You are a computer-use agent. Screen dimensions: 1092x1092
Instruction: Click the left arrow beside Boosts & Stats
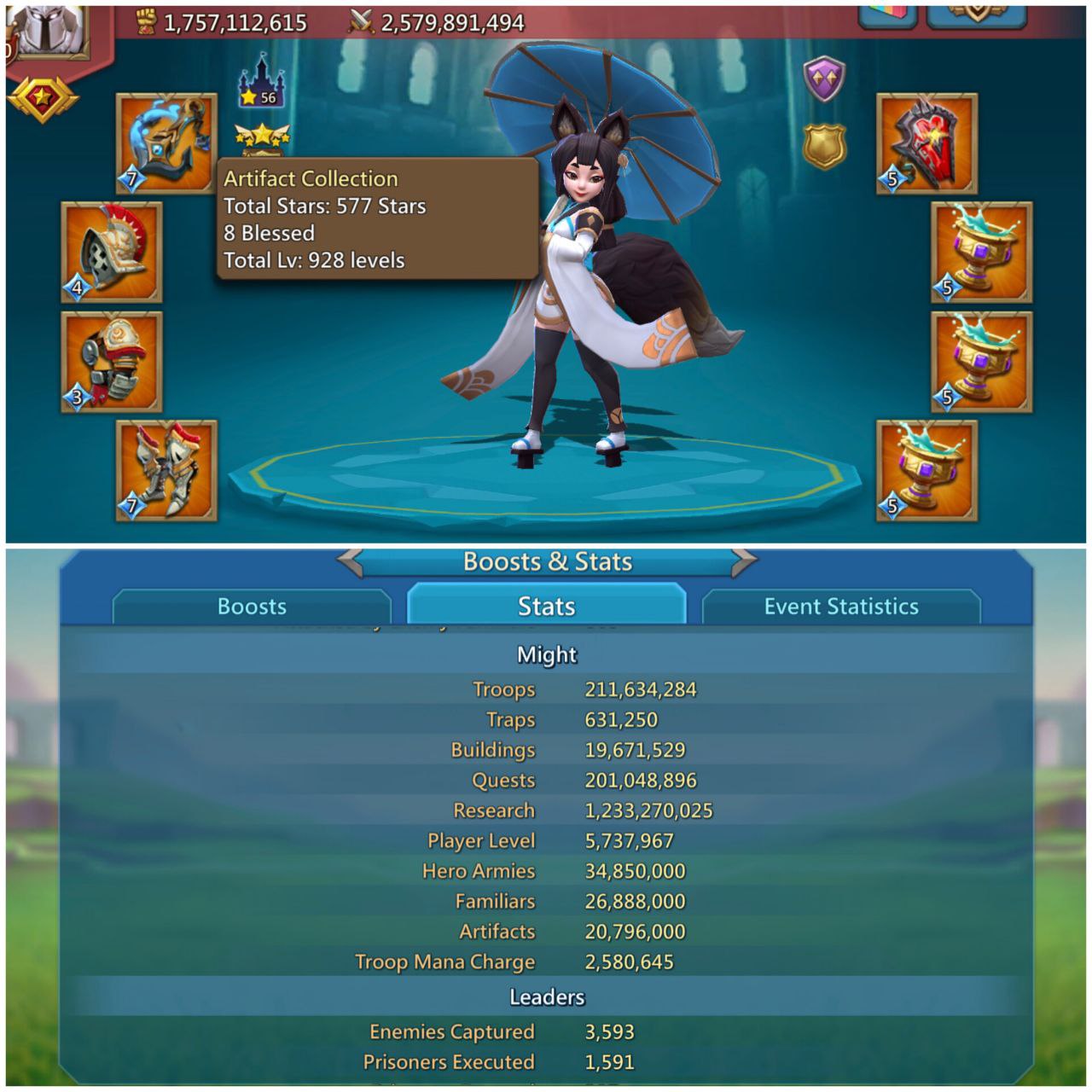tap(348, 562)
